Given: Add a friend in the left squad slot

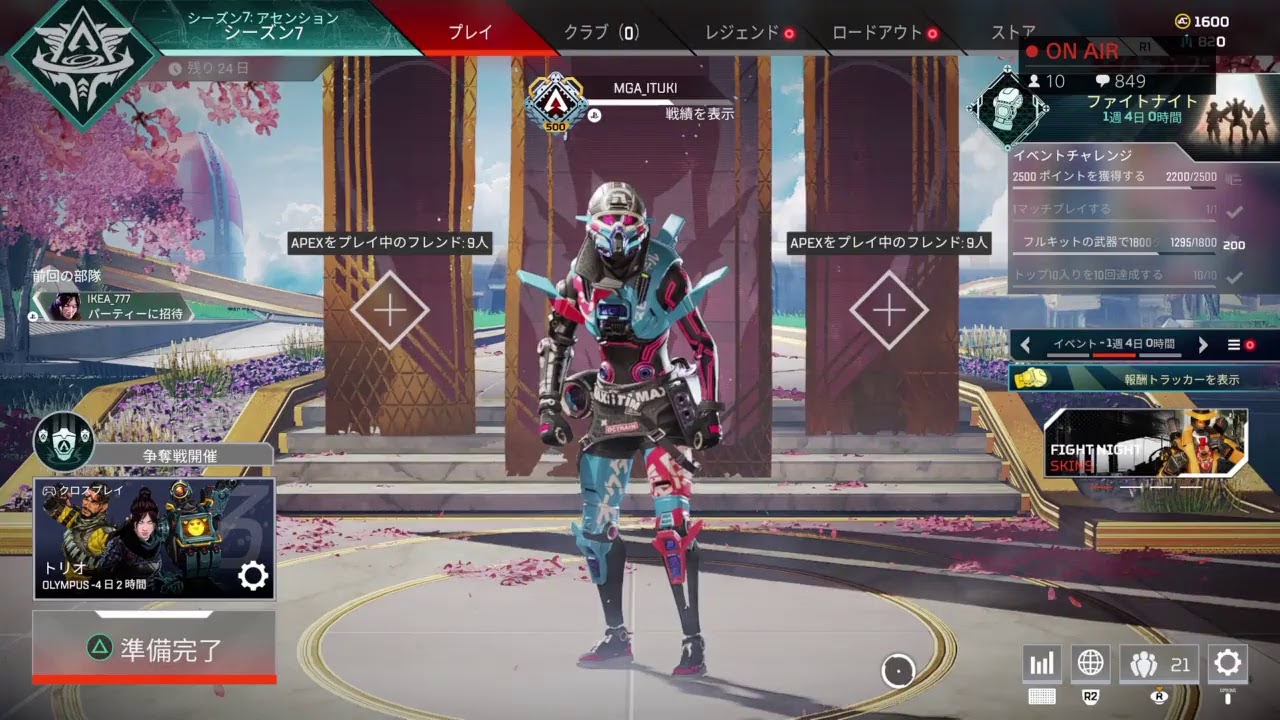Looking at the screenshot, I should (x=389, y=310).
